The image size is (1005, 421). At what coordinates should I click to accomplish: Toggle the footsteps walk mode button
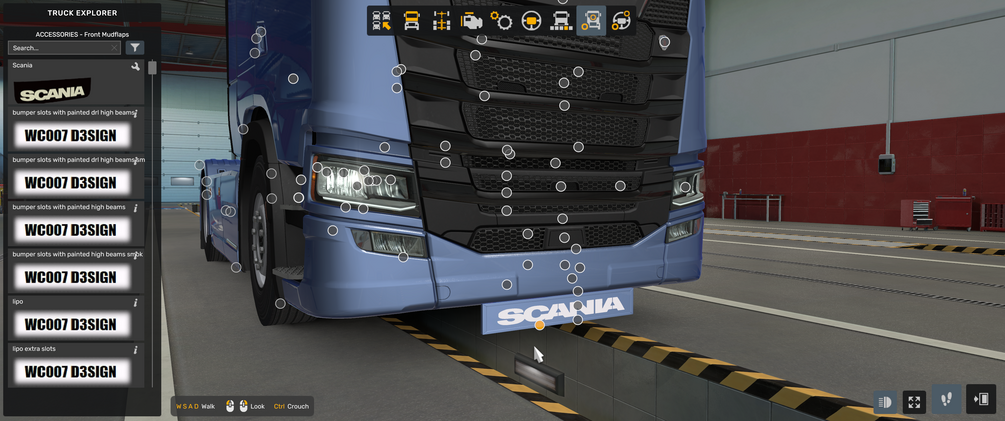coord(946,400)
